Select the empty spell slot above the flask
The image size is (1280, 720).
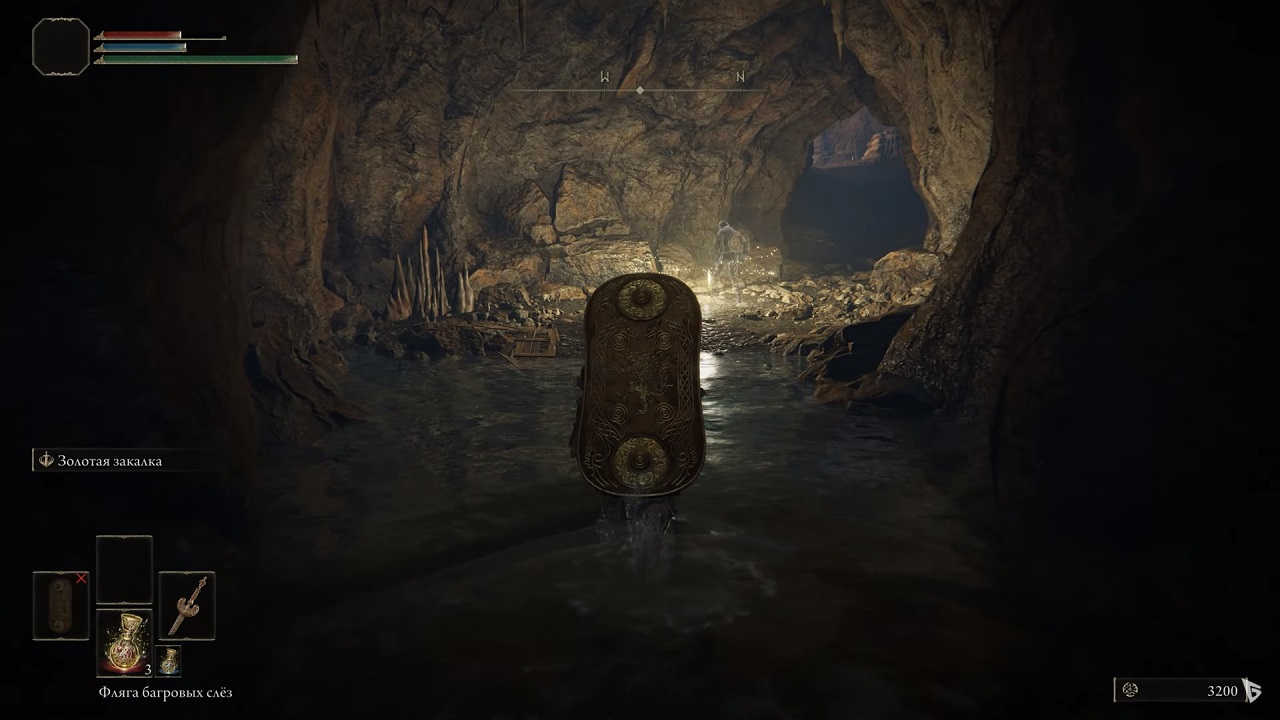coord(124,569)
